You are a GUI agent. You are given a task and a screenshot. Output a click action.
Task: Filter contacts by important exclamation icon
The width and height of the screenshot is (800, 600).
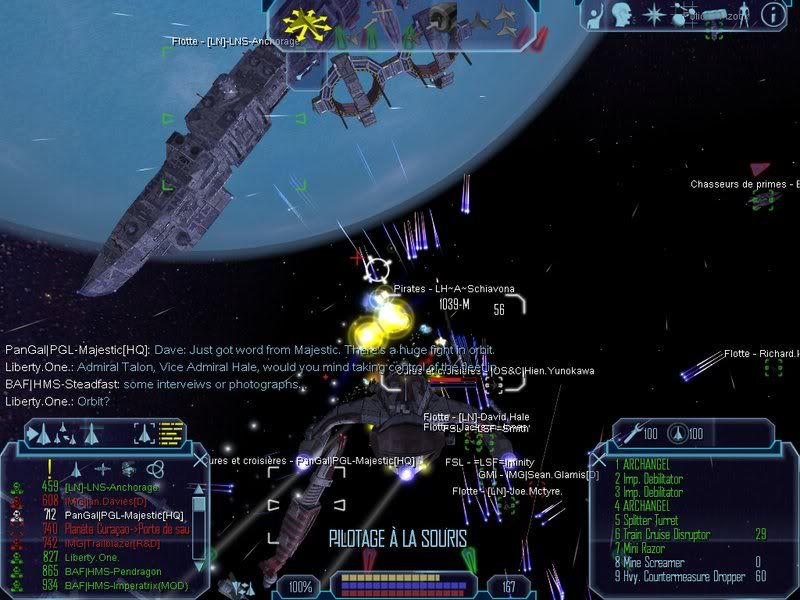click(49, 467)
